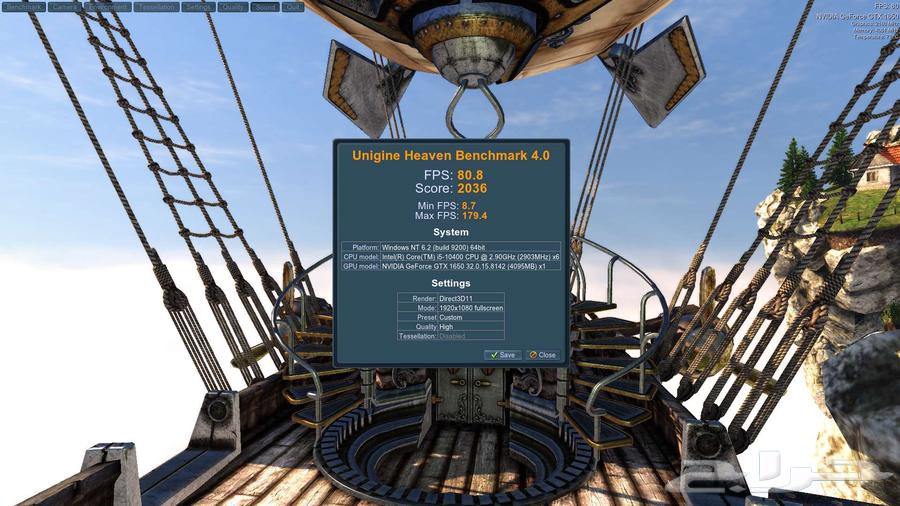The image size is (900, 506).
Task: Toggle the Sound button
Action: [265, 7]
